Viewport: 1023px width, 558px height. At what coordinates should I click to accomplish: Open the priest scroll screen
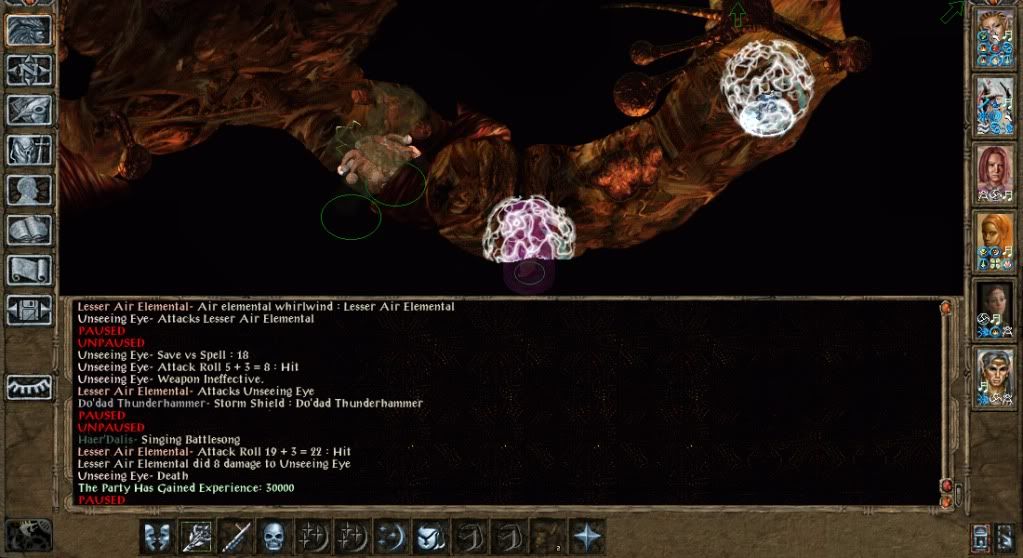[x=29, y=270]
